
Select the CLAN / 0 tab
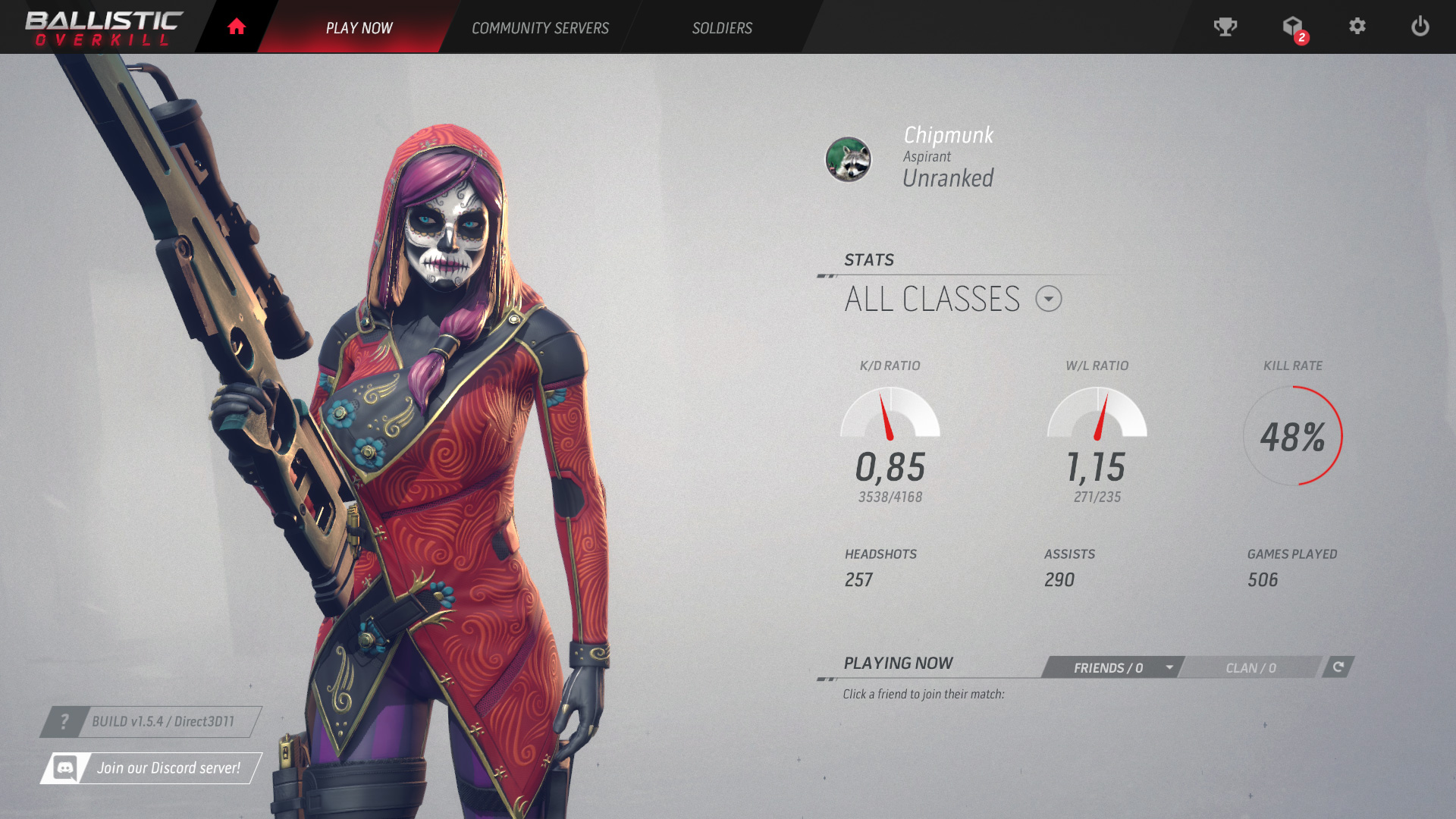(x=1250, y=668)
